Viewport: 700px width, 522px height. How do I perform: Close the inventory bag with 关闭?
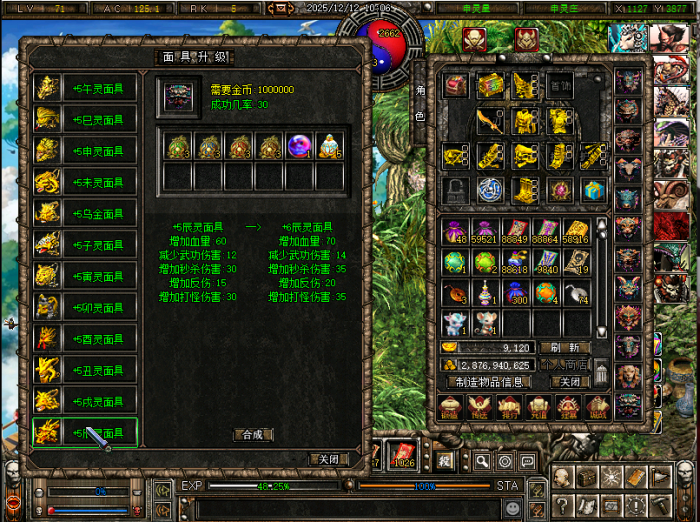[567, 382]
